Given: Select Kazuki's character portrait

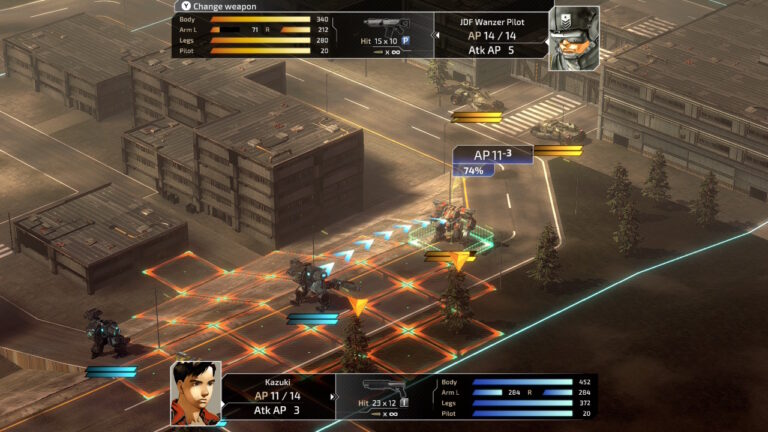Looking at the screenshot, I should [195, 392].
